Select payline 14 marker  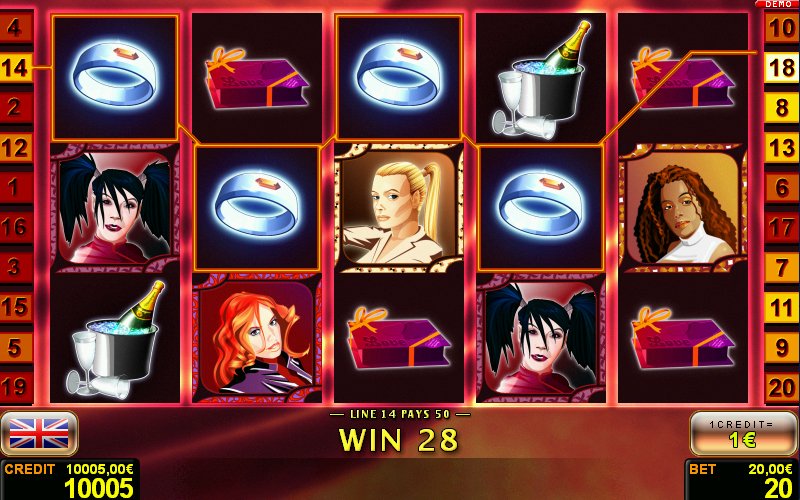click(16, 68)
